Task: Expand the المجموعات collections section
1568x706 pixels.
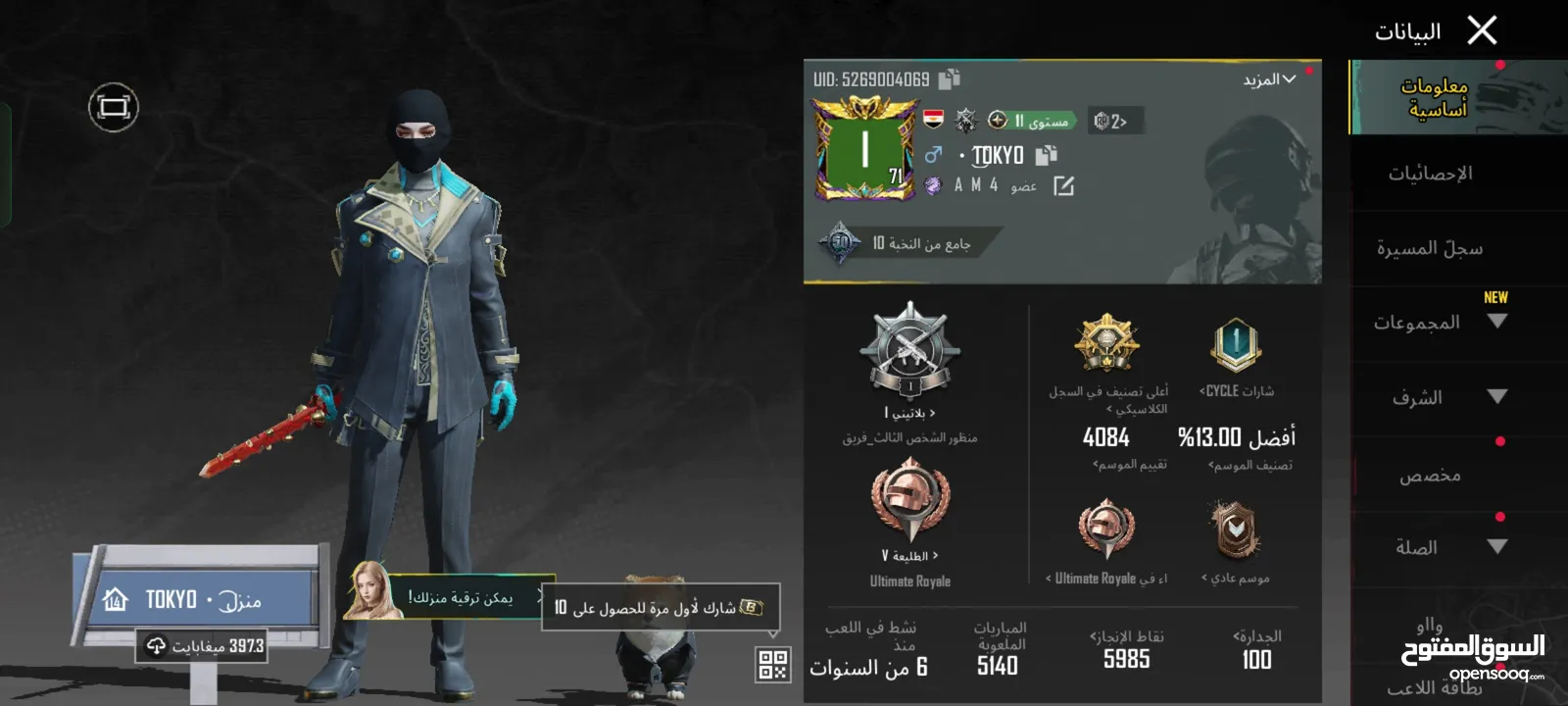Action: (x=1438, y=323)
